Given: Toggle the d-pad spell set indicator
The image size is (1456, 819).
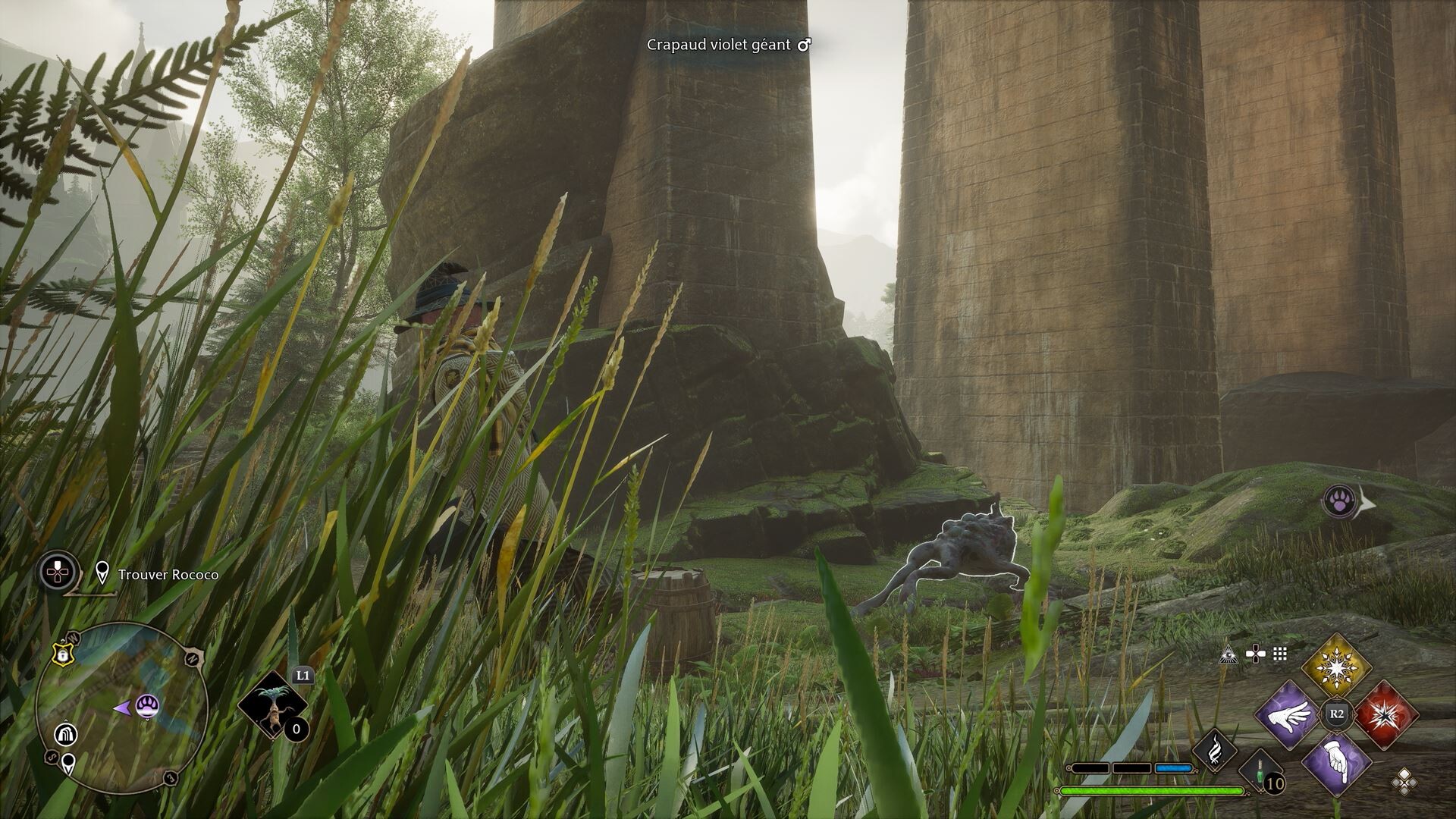Looking at the screenshot, I should click(1255, 652).
